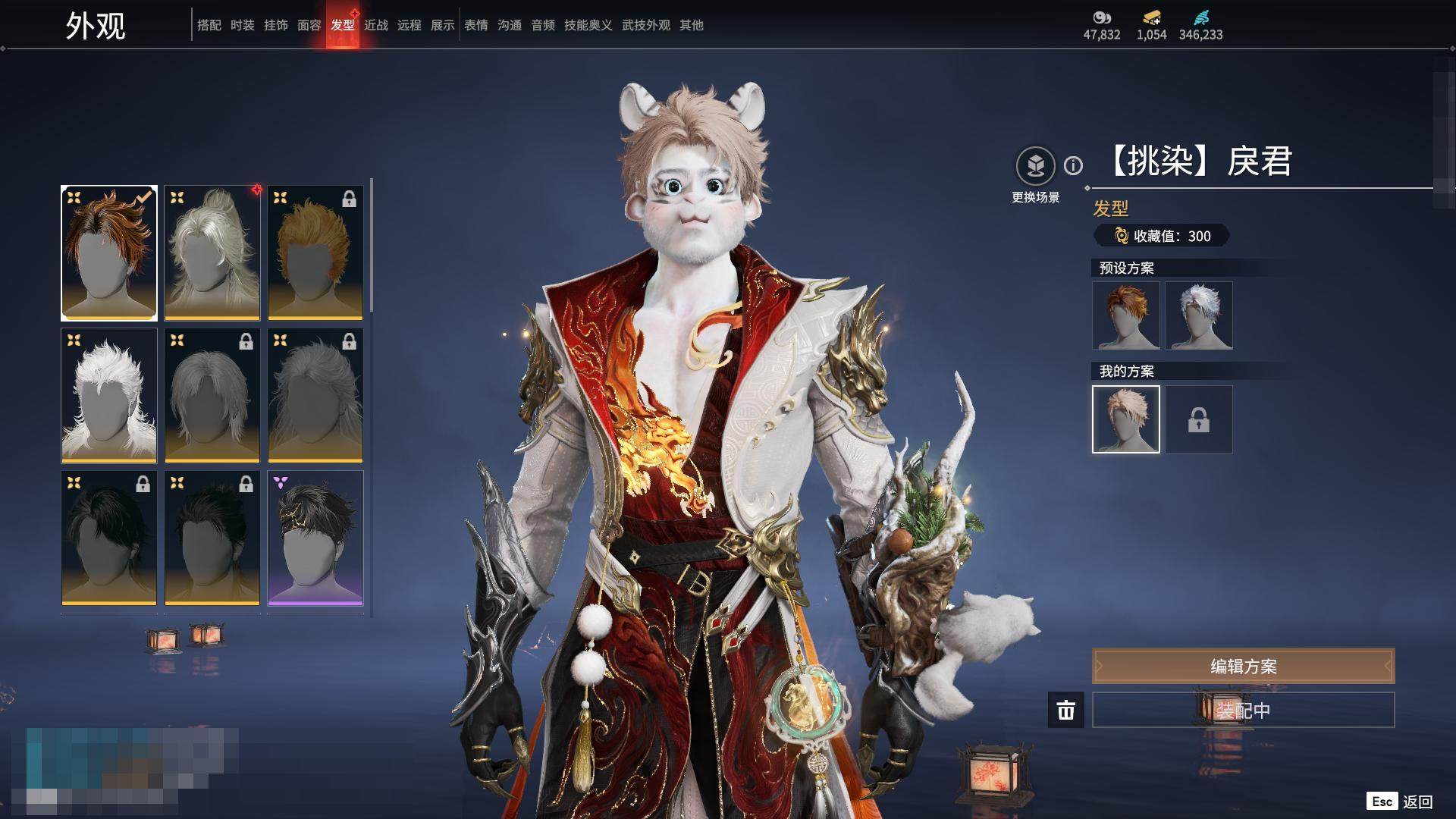Switch to the 近战 tab

(376, 25)
